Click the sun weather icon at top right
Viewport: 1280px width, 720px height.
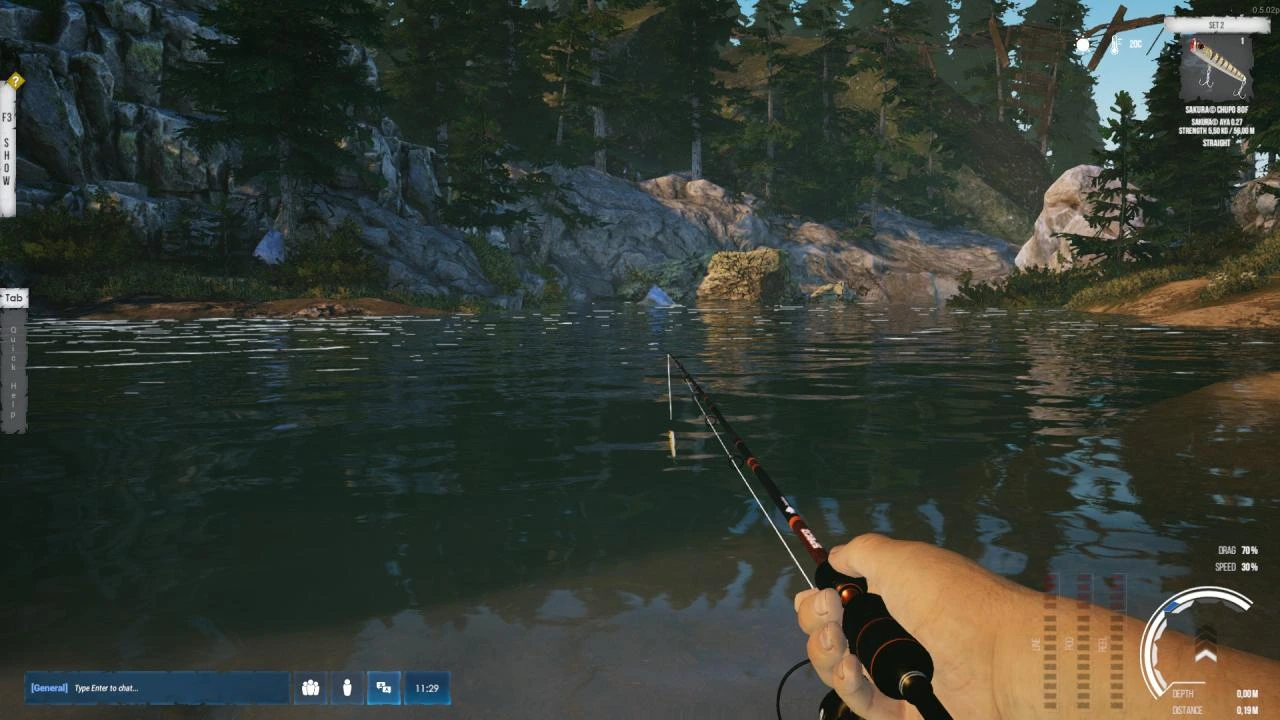1082,46
